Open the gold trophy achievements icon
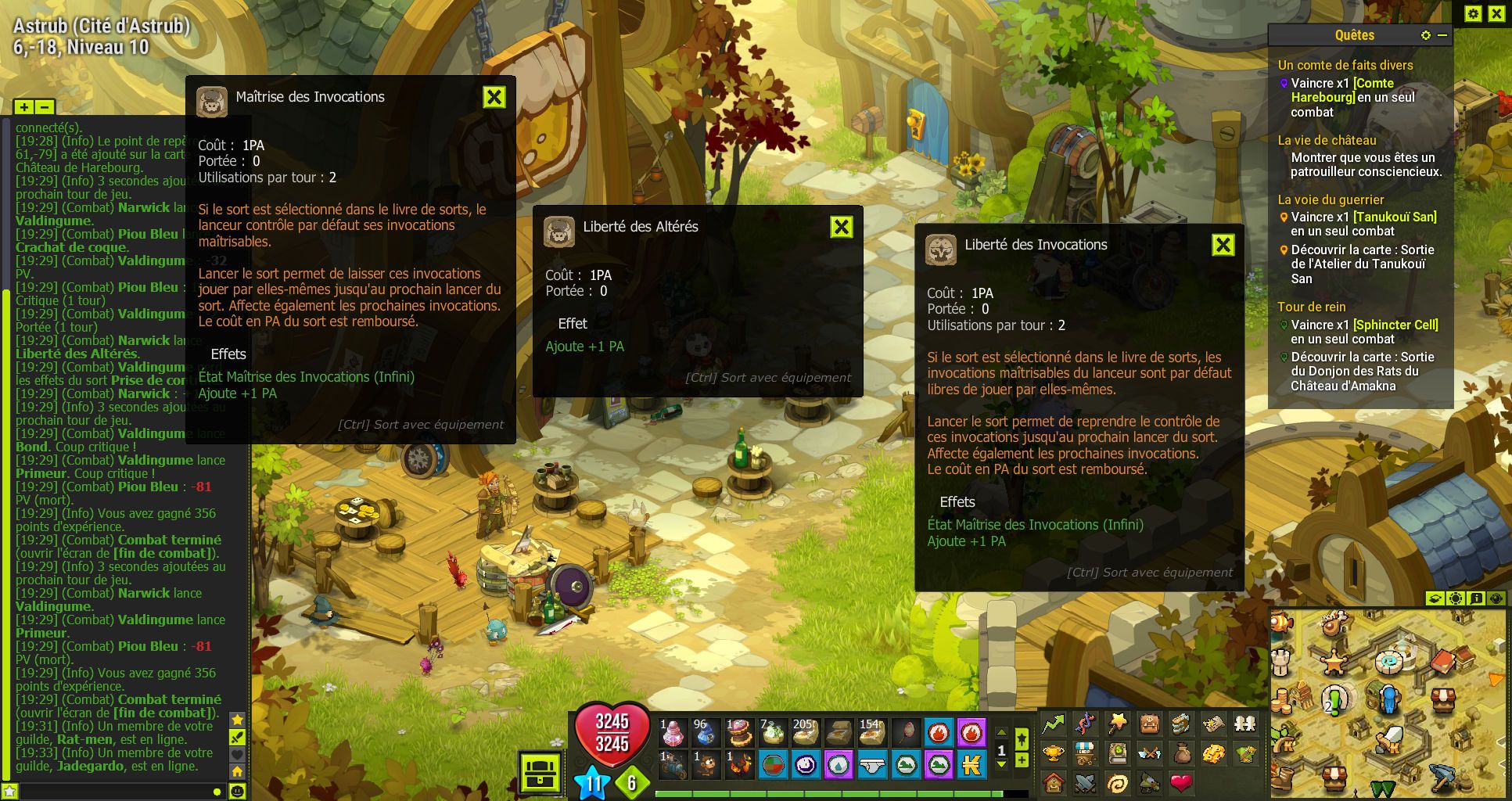This screenshot has height=801, width=1512. (1054, 753)
